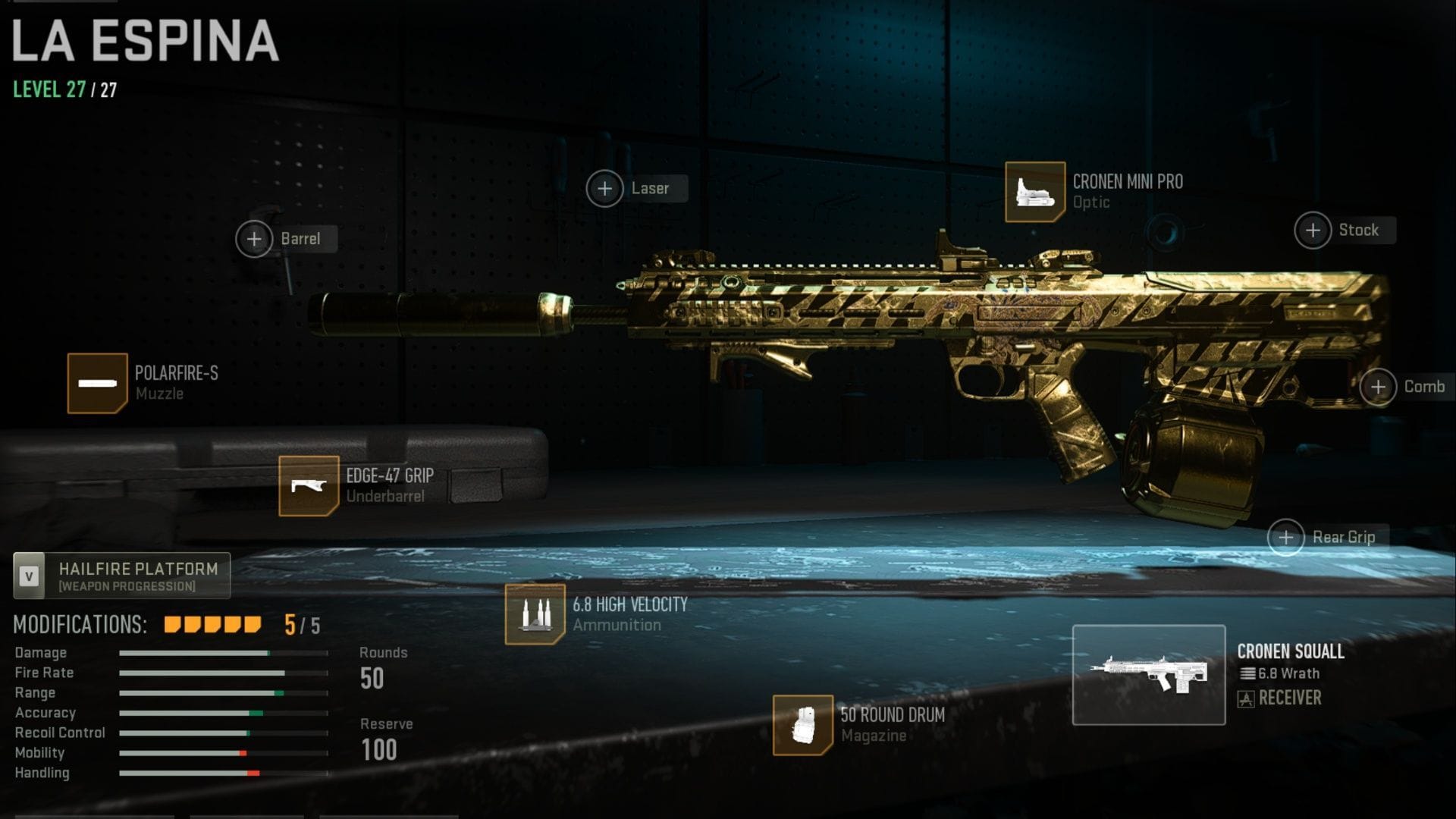Select the Edge-47 Grip underbarrel attachment

[x=311, y=486]
